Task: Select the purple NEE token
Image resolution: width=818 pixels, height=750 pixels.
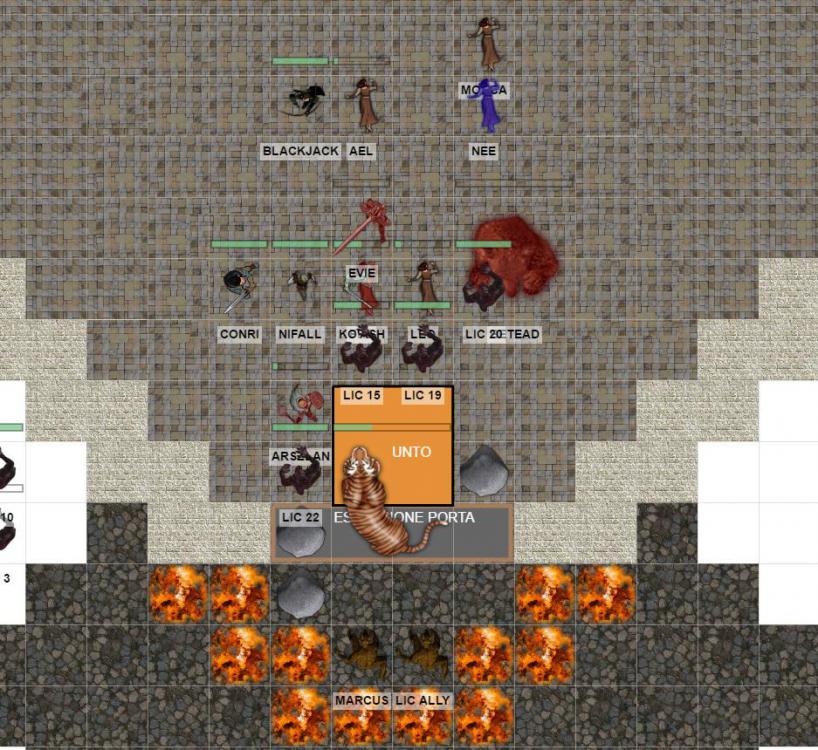Action: coord(488,108)
